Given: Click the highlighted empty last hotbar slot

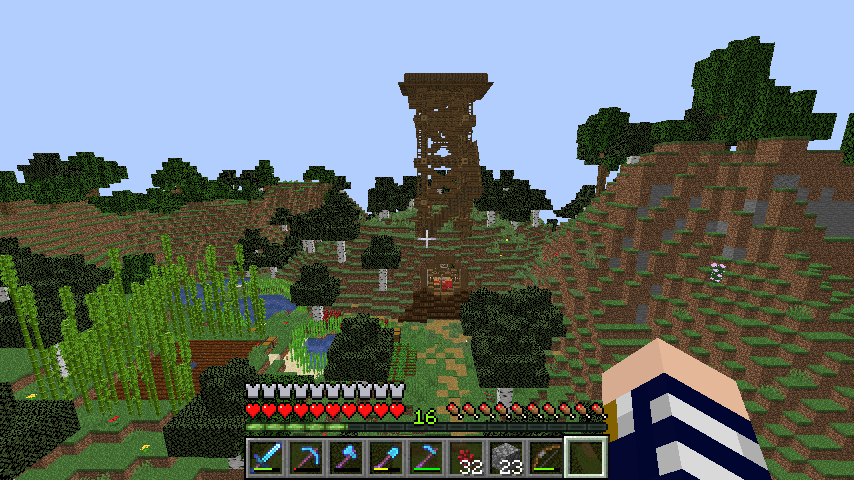Looking at the screenshot, I should 586,457.
